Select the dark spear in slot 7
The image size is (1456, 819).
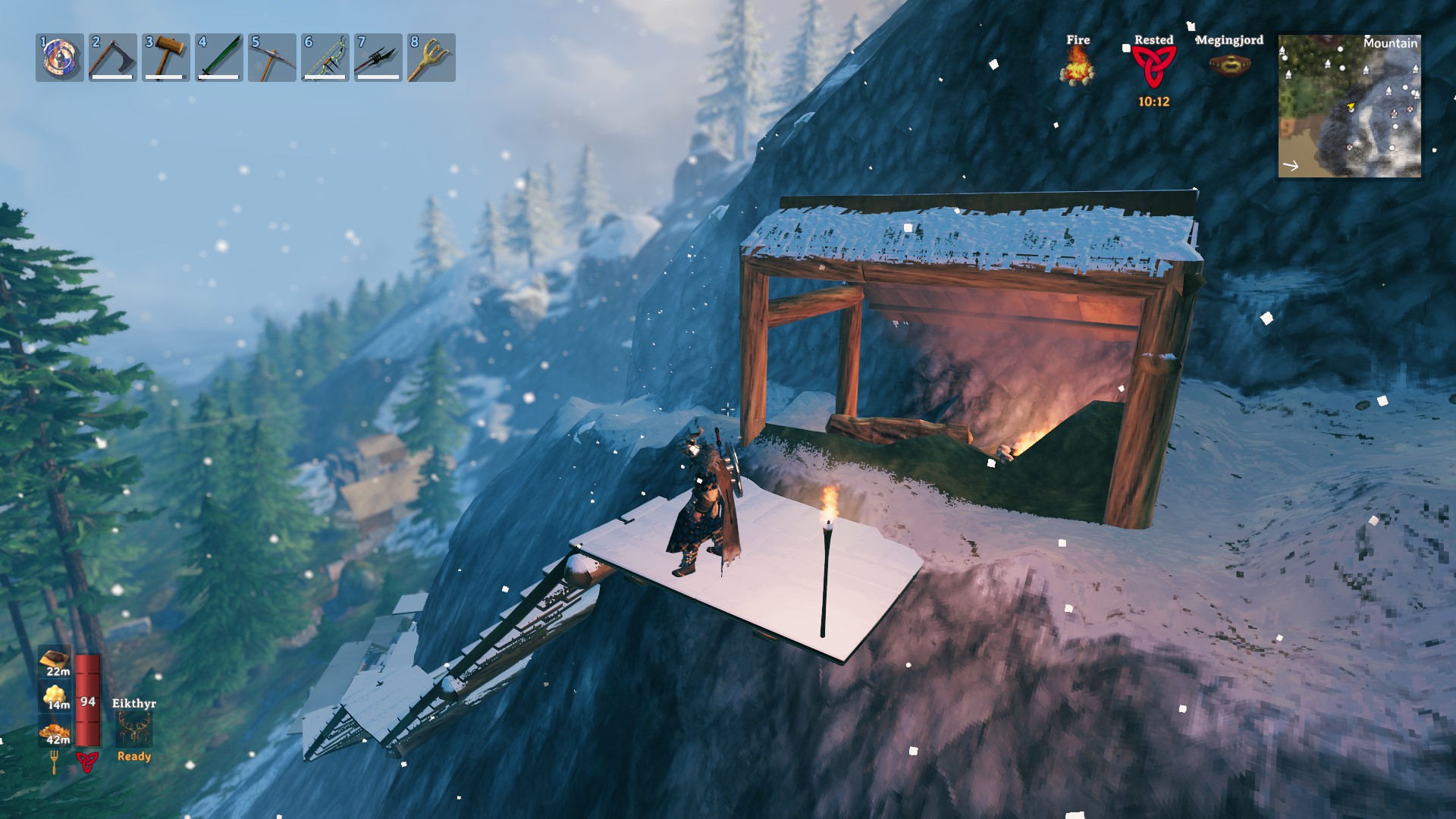[x=378, y=58]
